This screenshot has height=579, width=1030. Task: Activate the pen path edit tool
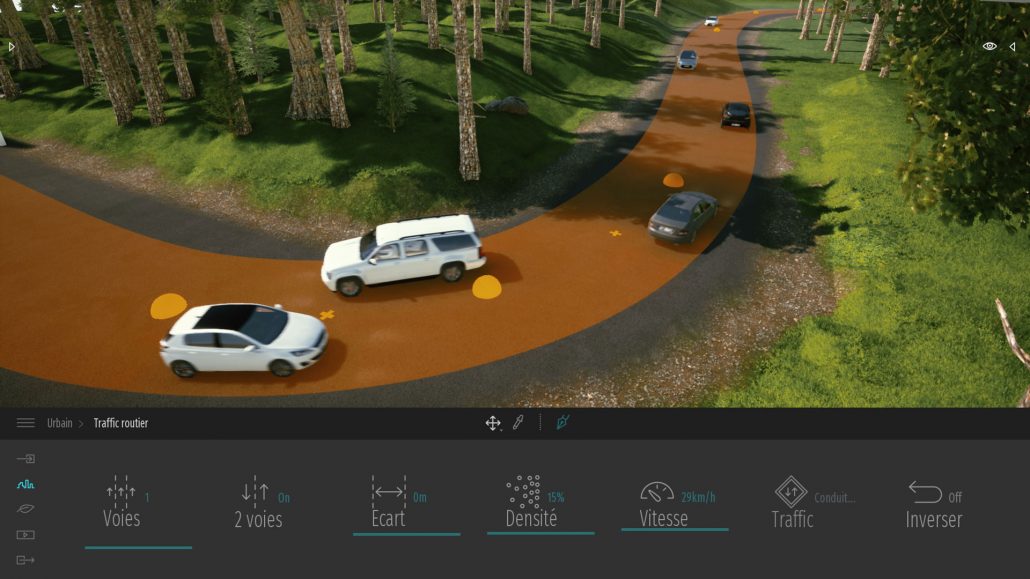pyautogui.click(x=562, y=423)
